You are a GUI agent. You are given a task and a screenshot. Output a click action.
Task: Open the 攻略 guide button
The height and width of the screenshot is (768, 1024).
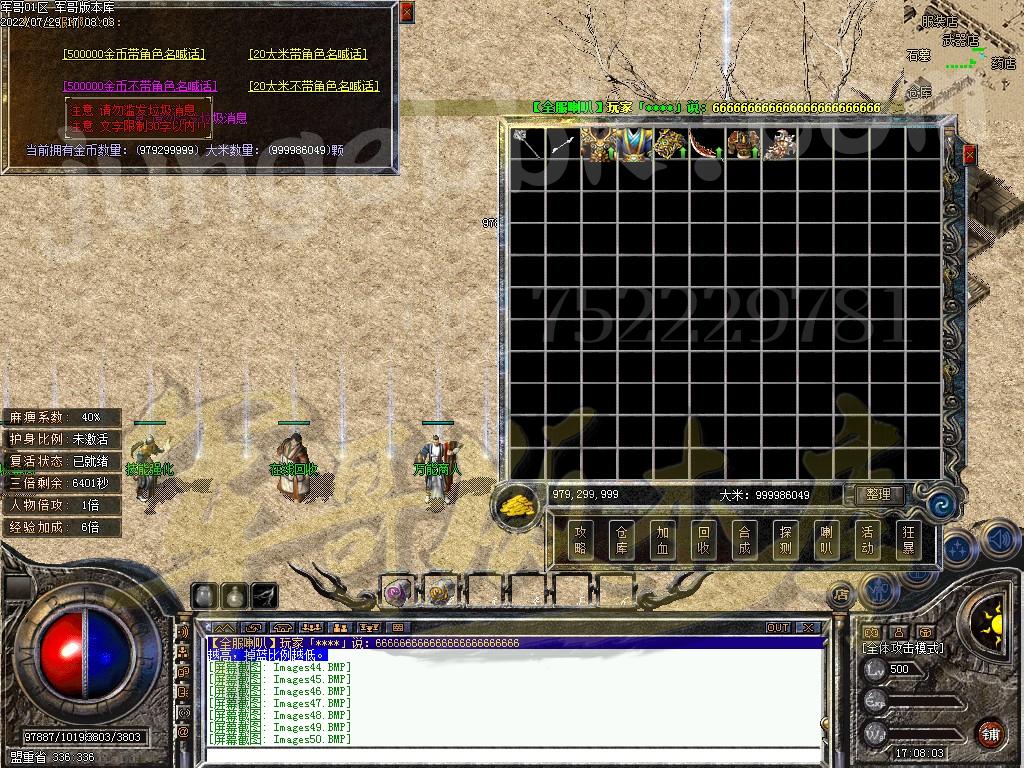click(x=581, y=540)
